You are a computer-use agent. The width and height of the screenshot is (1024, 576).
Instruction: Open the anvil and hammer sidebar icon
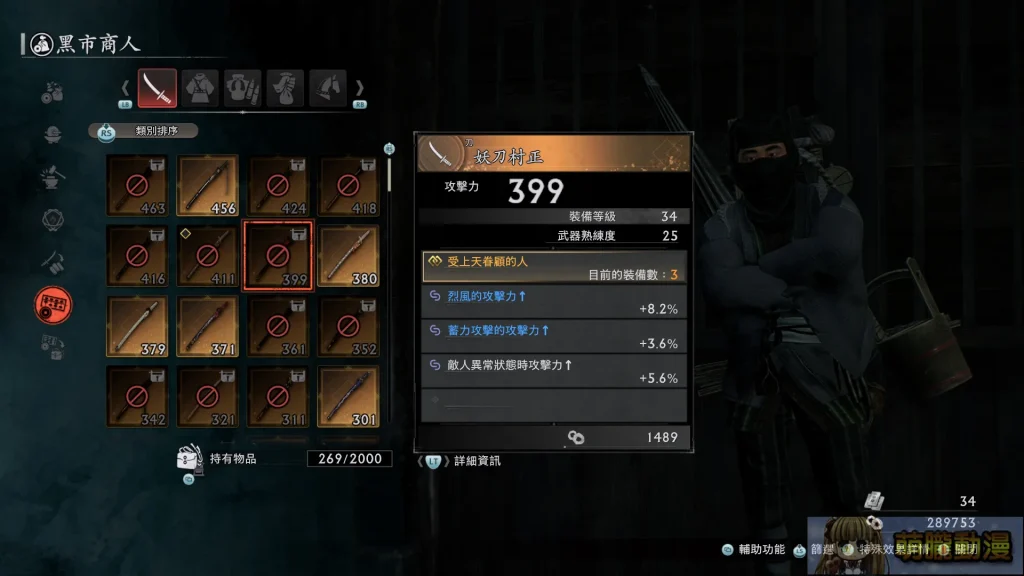[53, 177]
